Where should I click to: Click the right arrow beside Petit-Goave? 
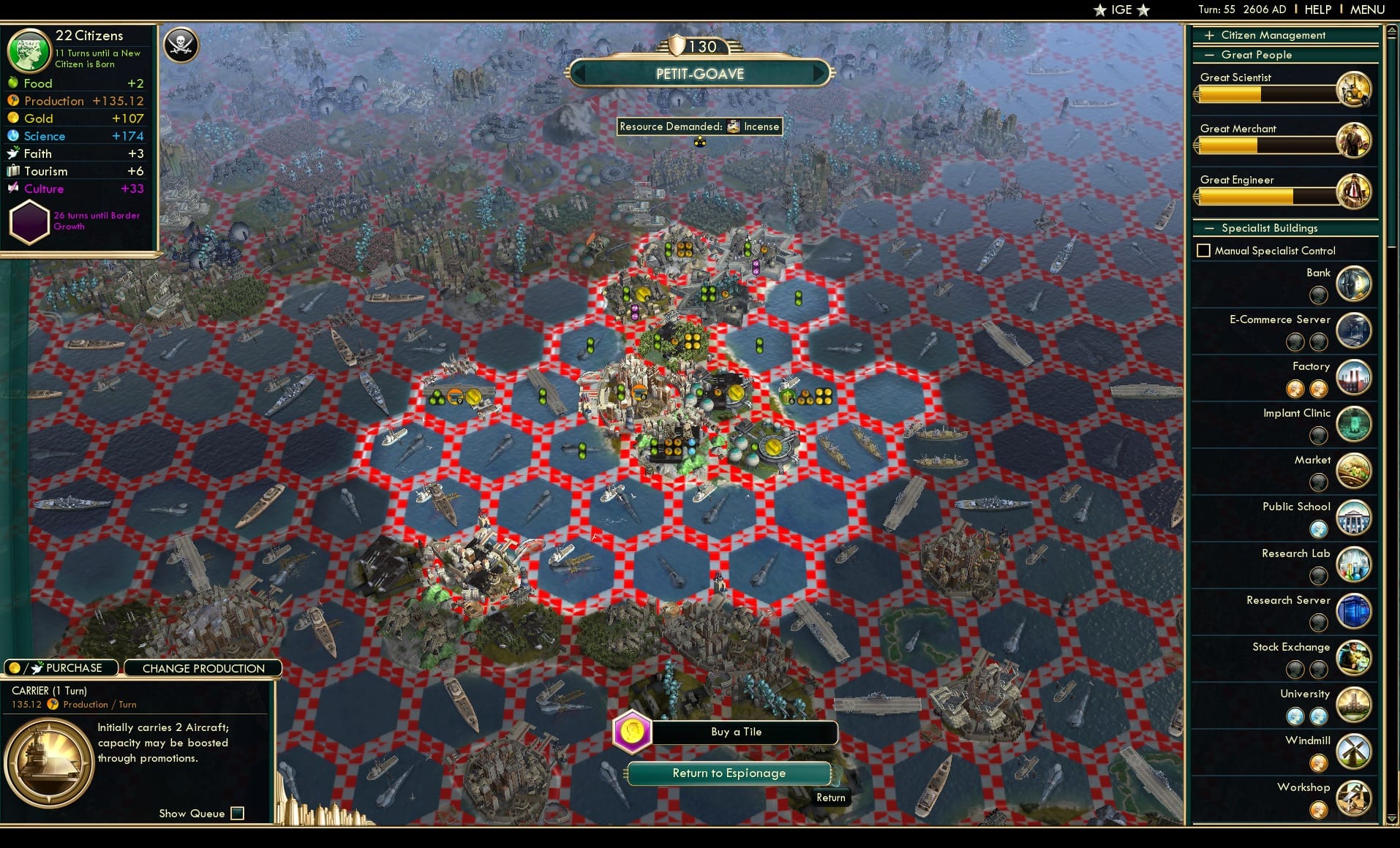(x=819, y=73)
